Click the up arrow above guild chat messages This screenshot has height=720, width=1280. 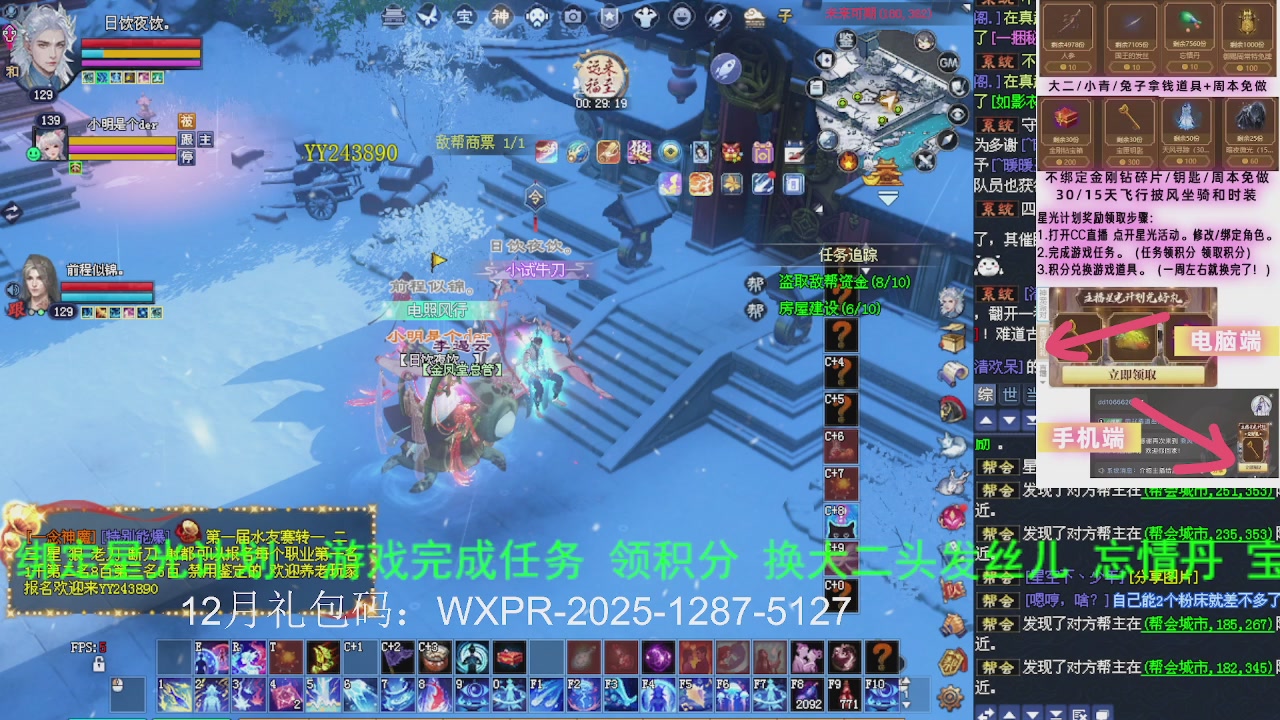tap(986, 421)
